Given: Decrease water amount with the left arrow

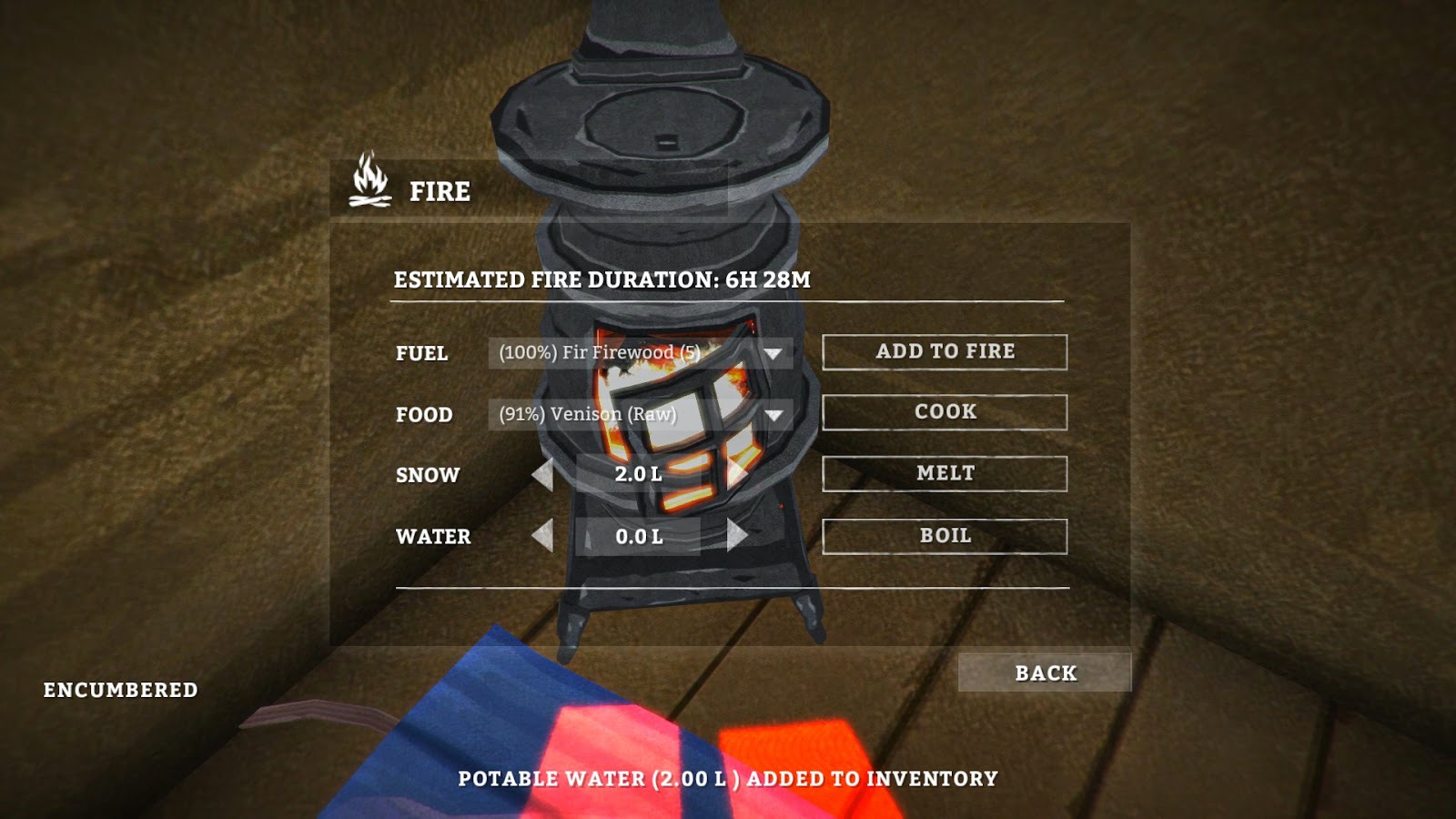Looking at the screenshot, I should point(544,536).
